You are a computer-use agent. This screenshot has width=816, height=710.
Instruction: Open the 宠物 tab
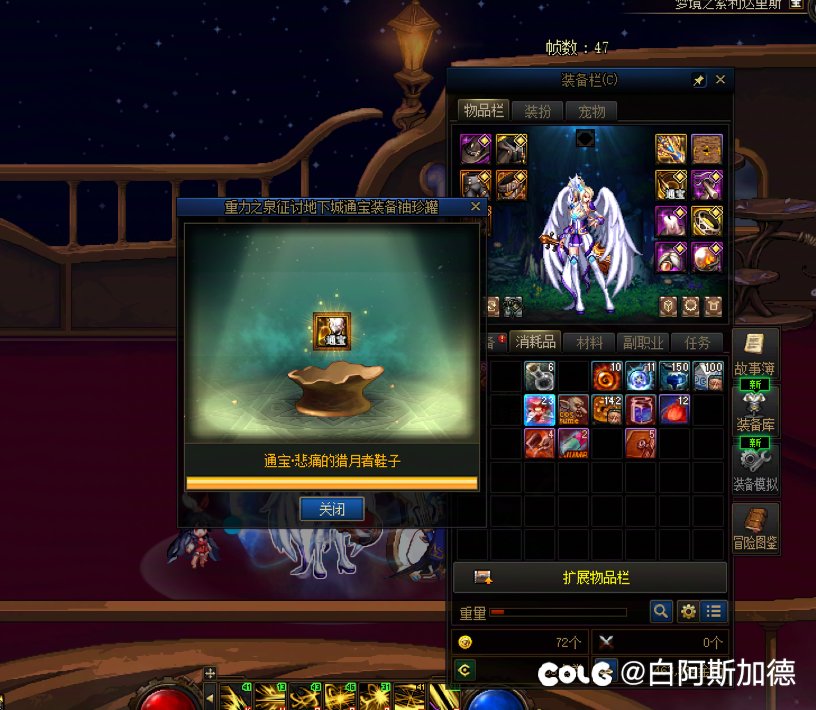(x=591, y=111)
